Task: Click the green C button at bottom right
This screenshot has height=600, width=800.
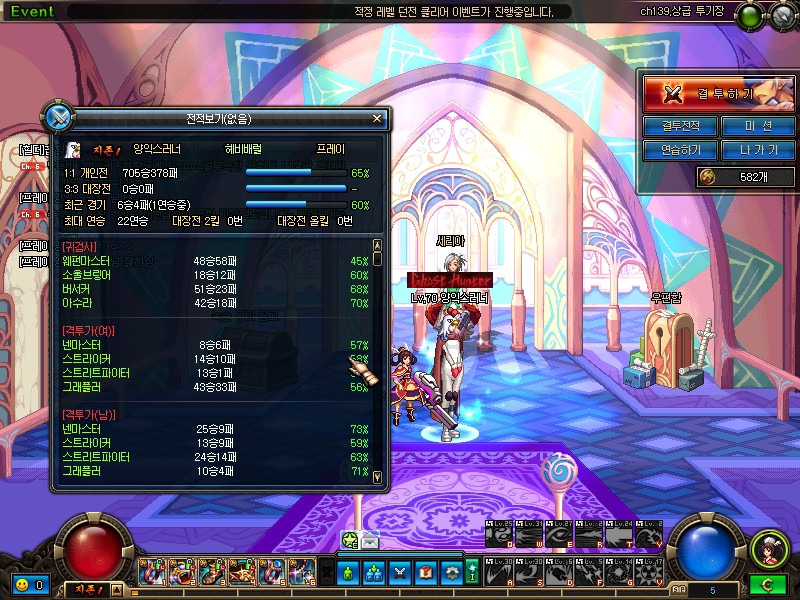Action: click(x=769, y=584)
